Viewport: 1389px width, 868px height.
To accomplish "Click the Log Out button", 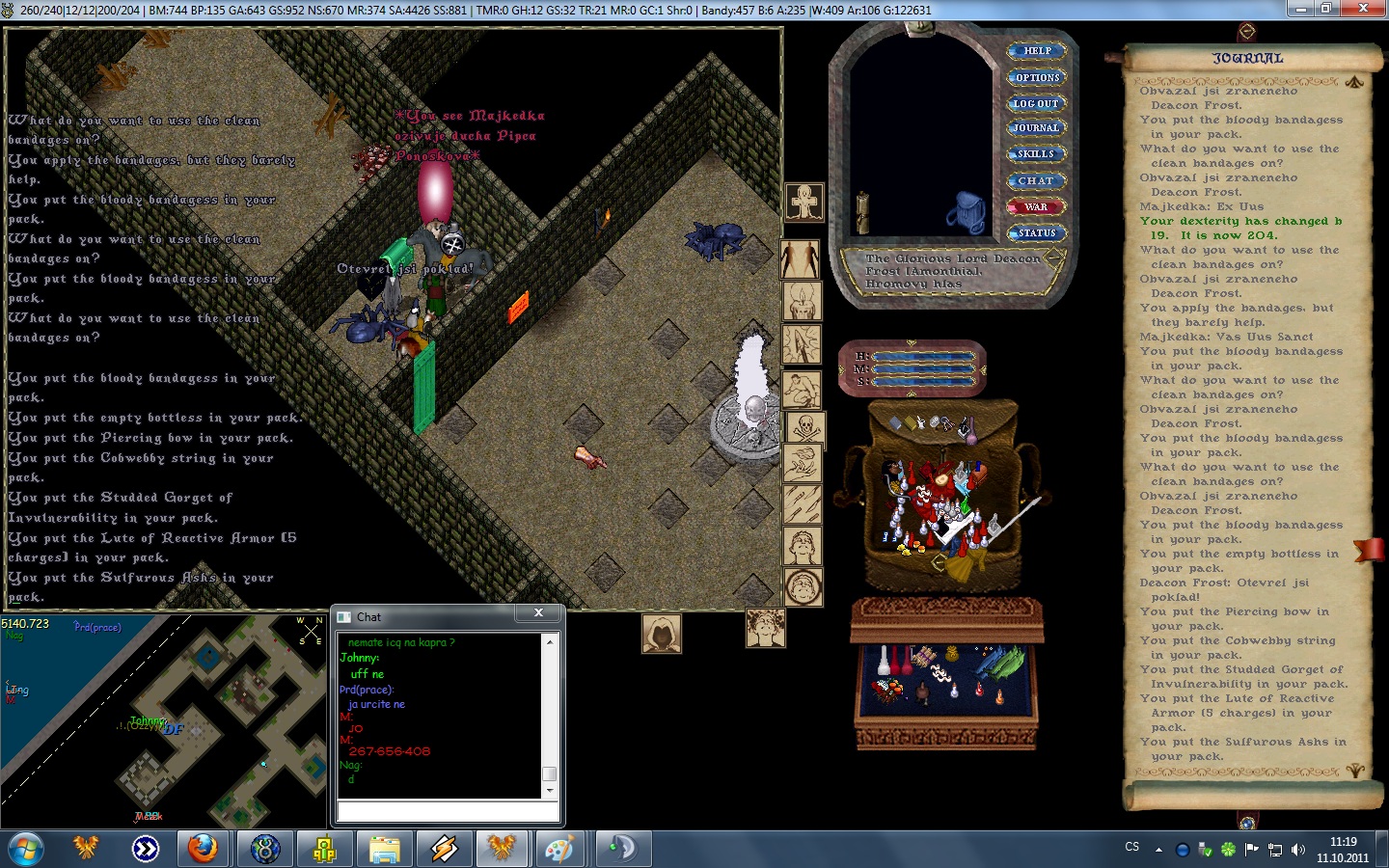I will (1036, 103).
